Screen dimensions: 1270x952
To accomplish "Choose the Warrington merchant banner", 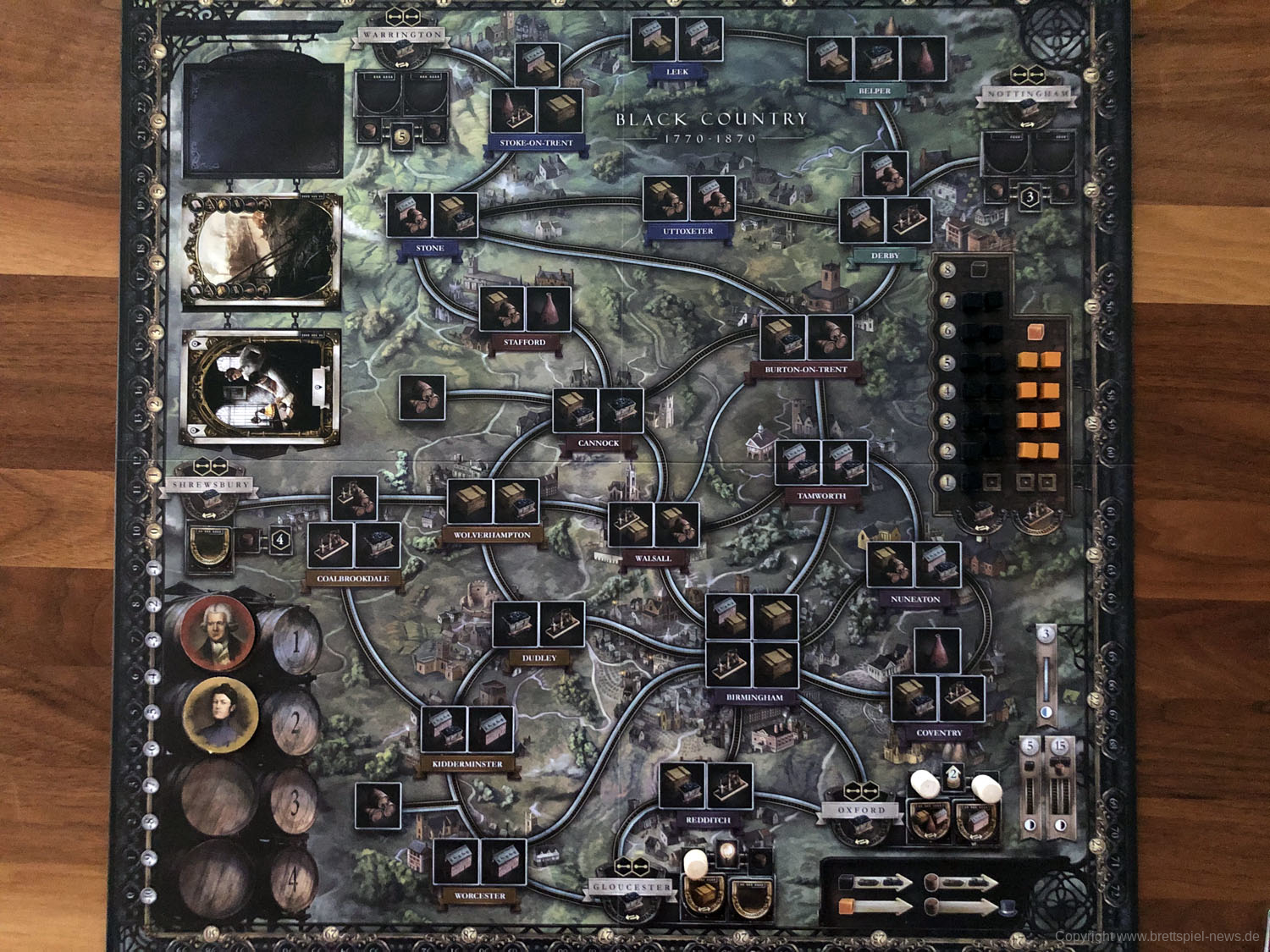I will click(x=402, y=35).
